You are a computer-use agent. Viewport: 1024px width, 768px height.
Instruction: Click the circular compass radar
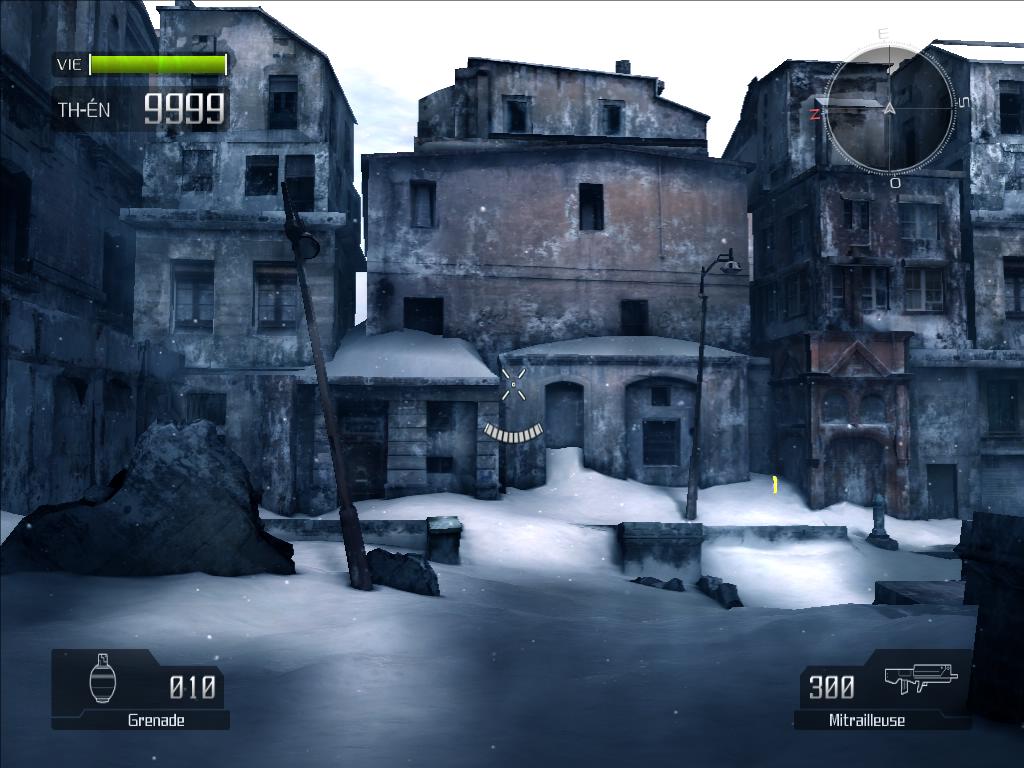pyautogui.click(x=890, y=106)
